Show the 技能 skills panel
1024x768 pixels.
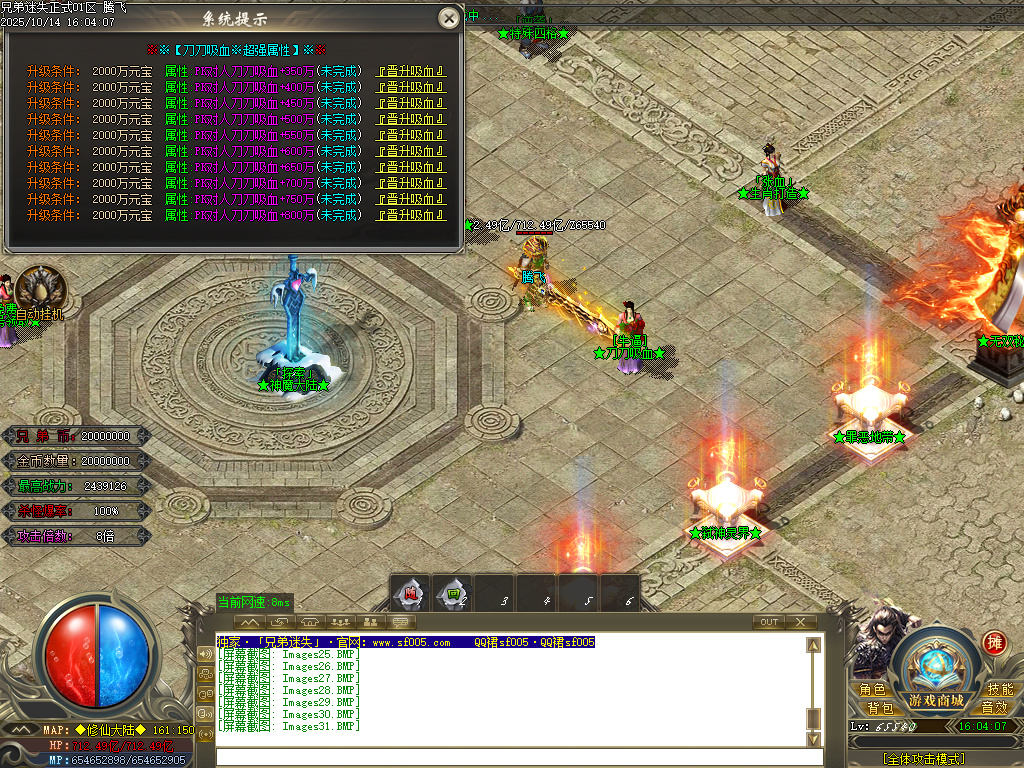(x=999, y=690)
